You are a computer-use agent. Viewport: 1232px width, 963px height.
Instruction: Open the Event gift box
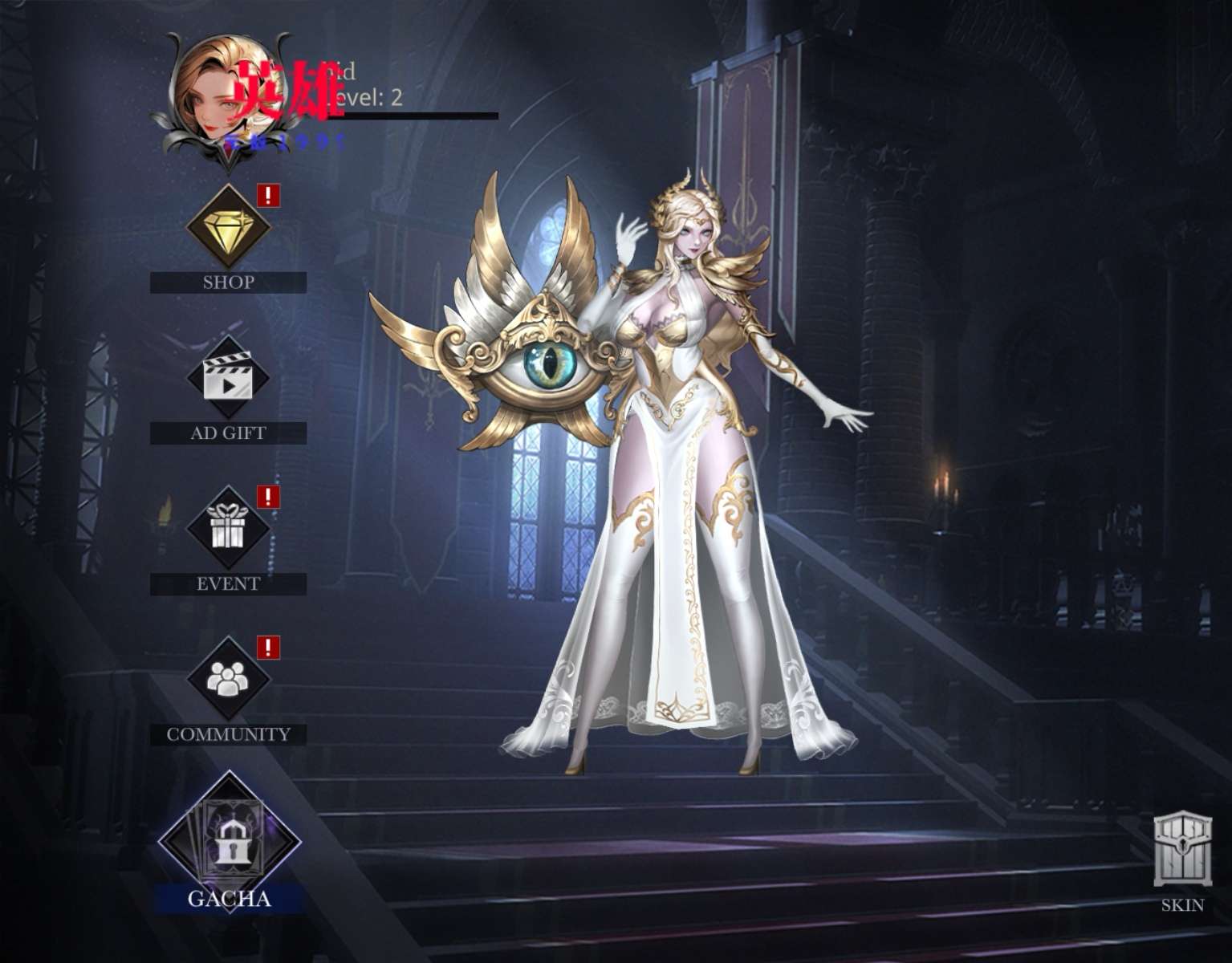pyautogui.click(x=228, y=528)
